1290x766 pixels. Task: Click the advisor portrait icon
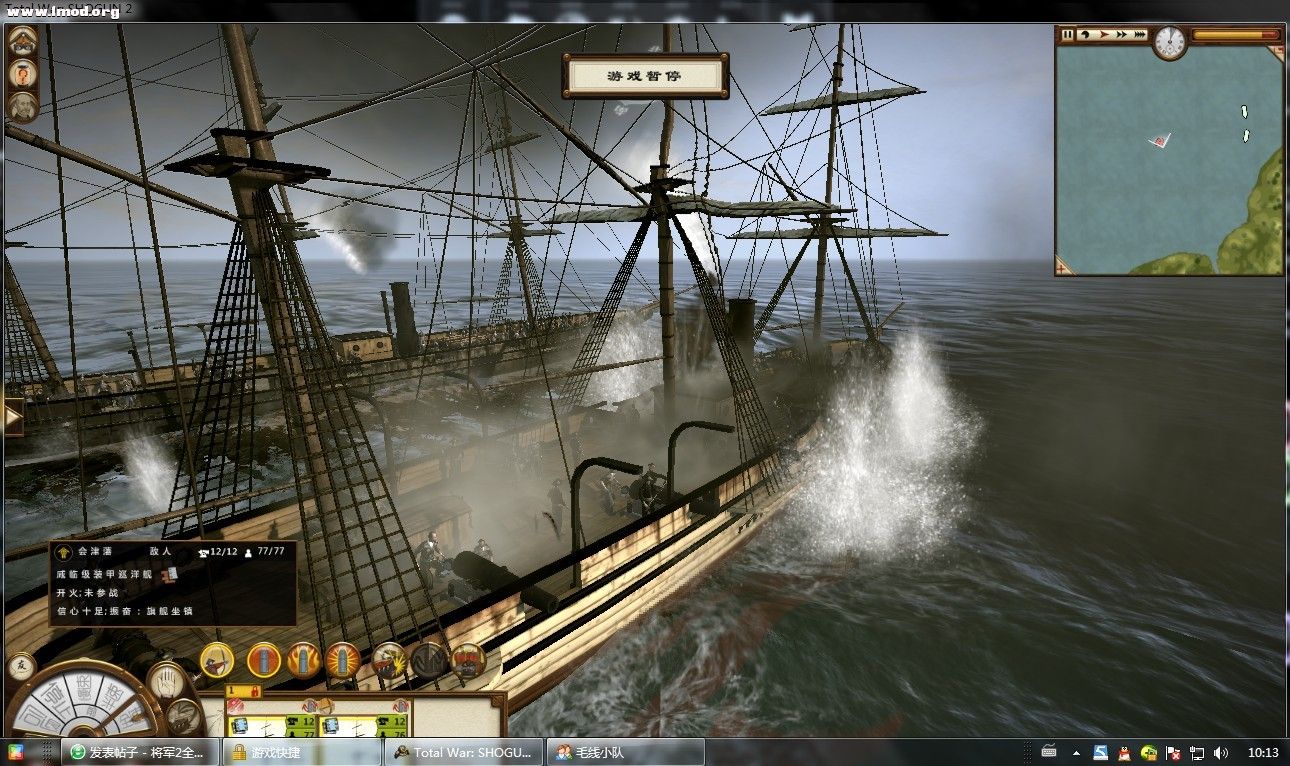23,105
